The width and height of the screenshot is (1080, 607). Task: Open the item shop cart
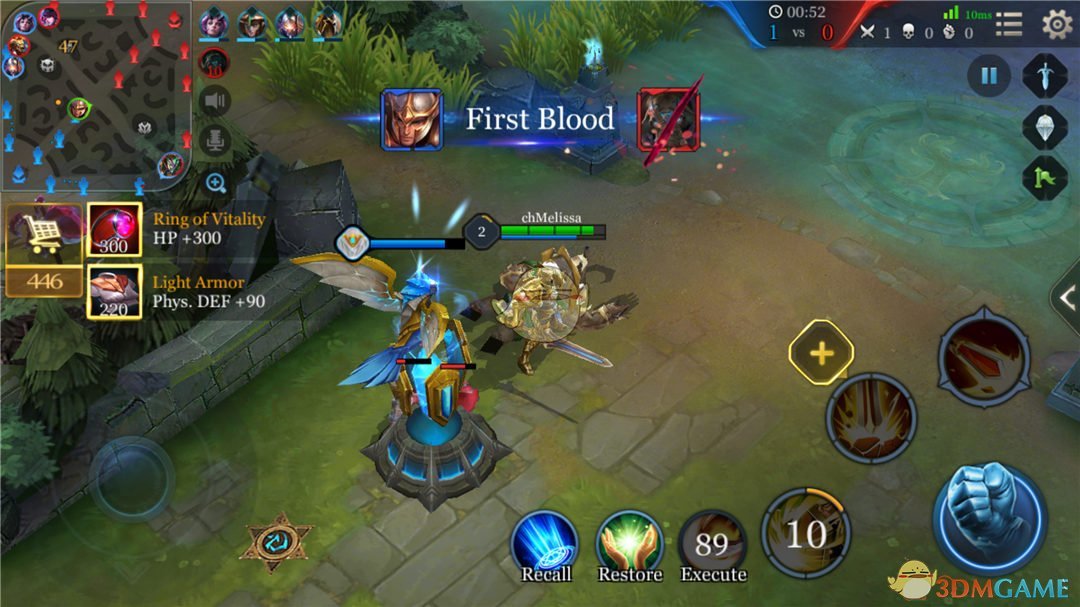click(43, 236)
